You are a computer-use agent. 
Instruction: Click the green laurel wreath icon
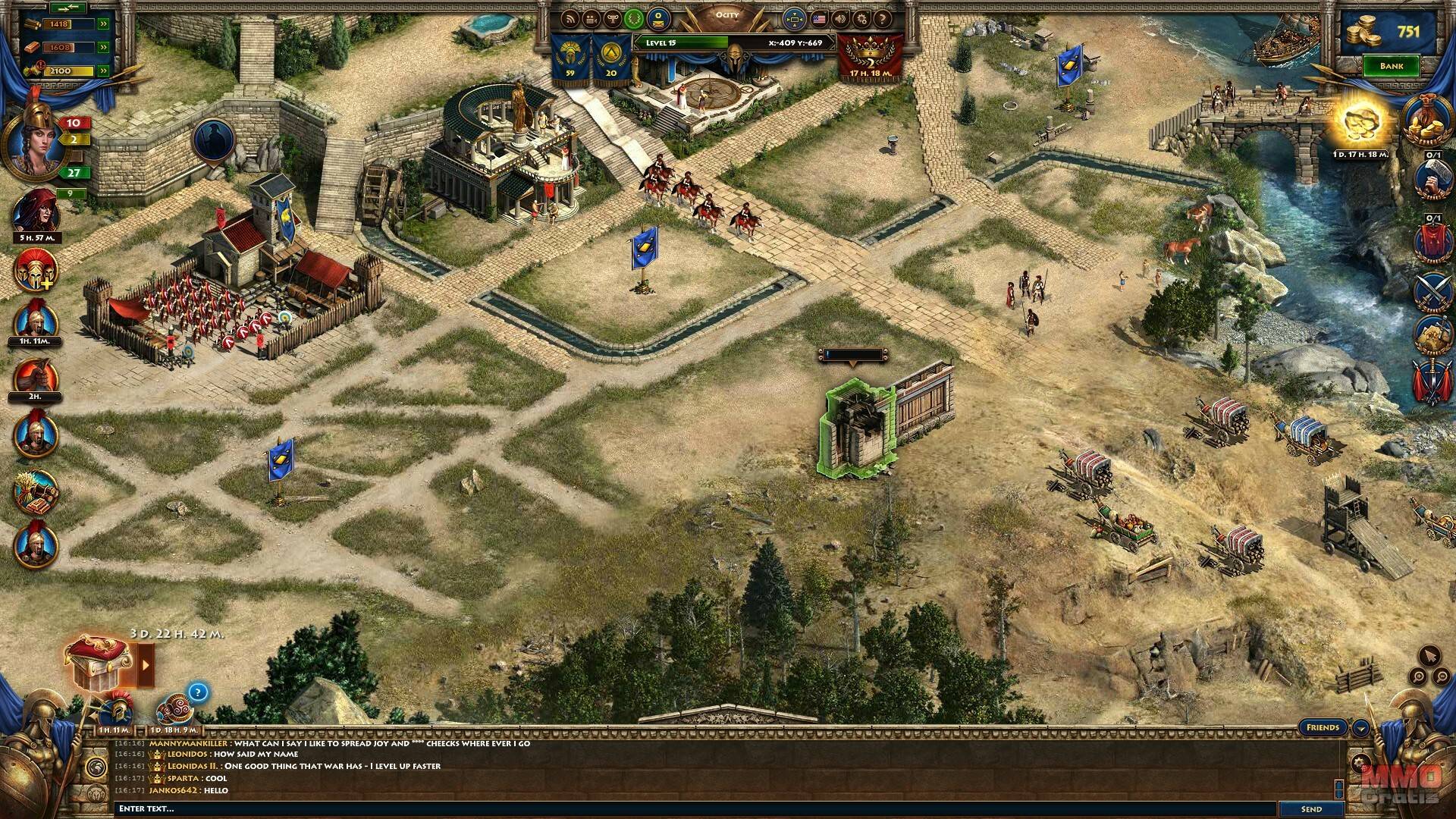pyautogui.click(x=634, y=18)
